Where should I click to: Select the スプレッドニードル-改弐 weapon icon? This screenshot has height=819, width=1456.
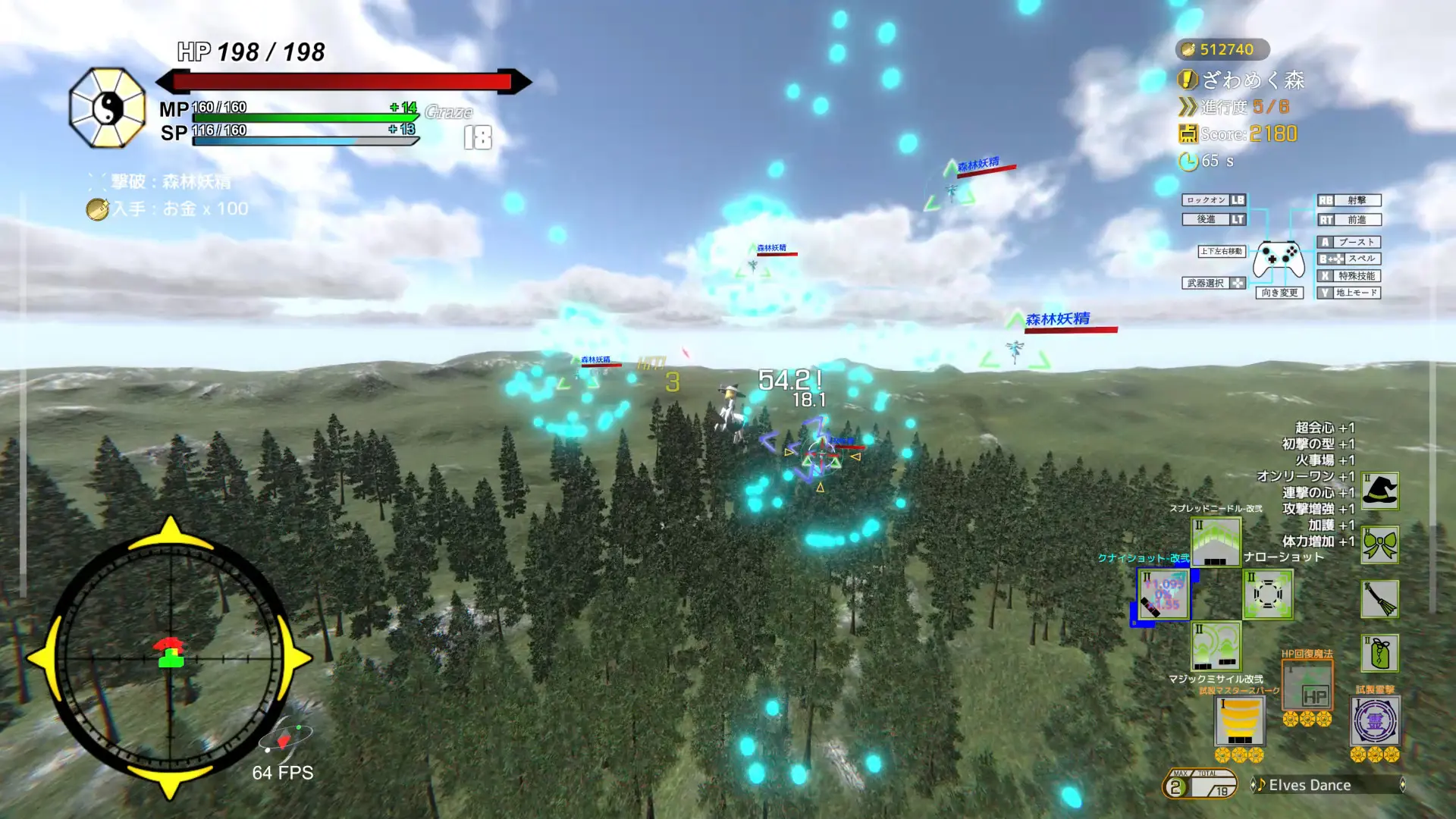tap(1216, 543)
